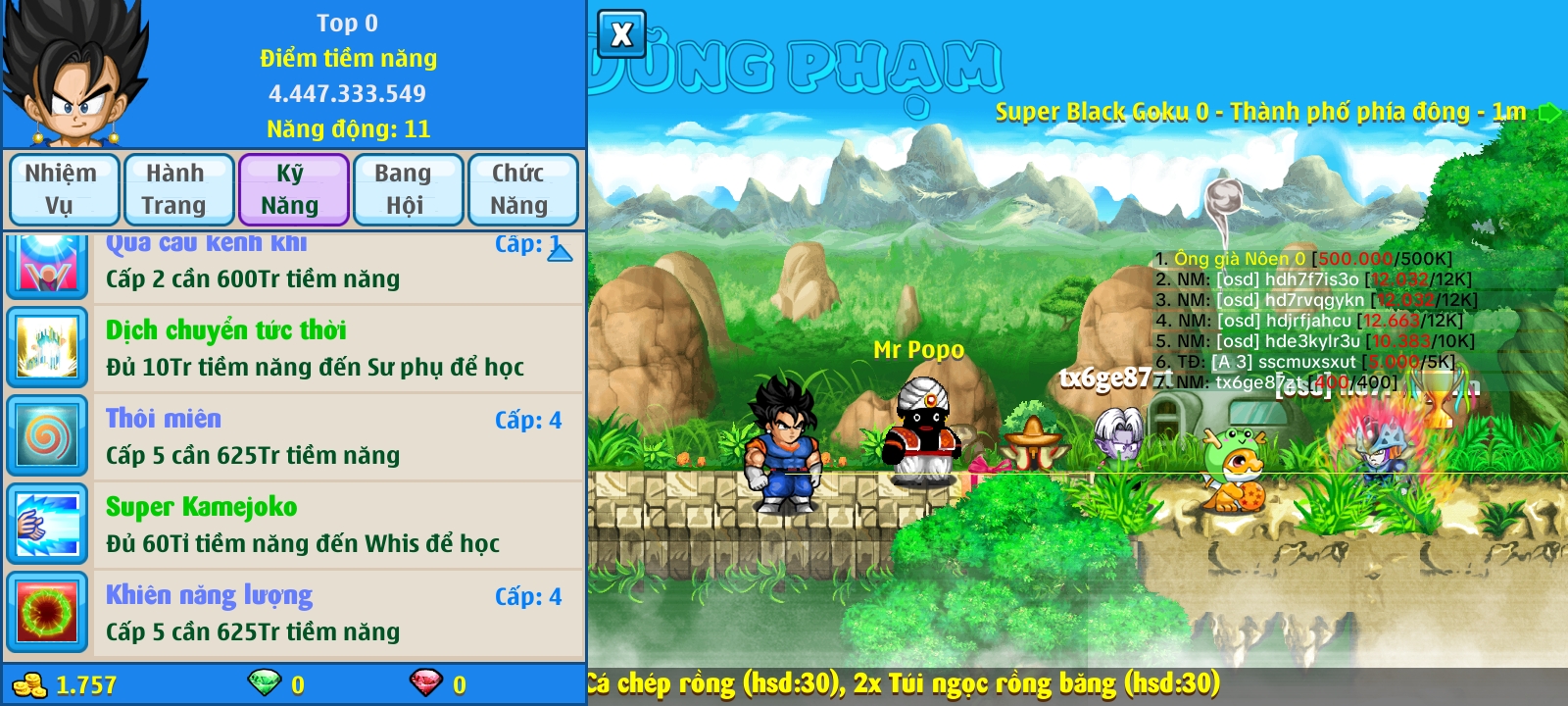Select the Dịch chuyển tức thời skill
Screen dimensions: 1568x706
[333, 348]
